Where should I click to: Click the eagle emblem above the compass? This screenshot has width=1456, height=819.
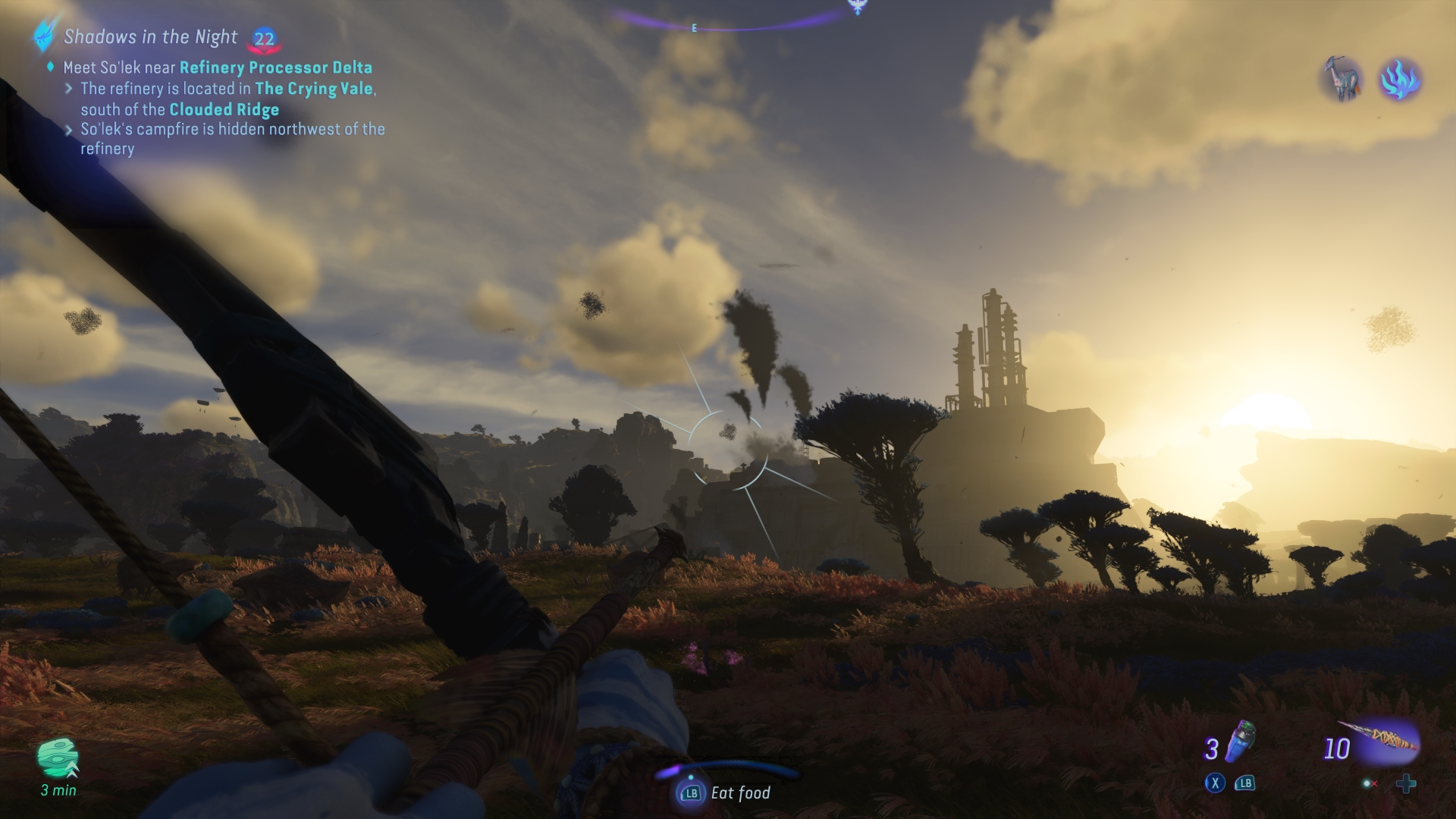(x=857, y=6)
